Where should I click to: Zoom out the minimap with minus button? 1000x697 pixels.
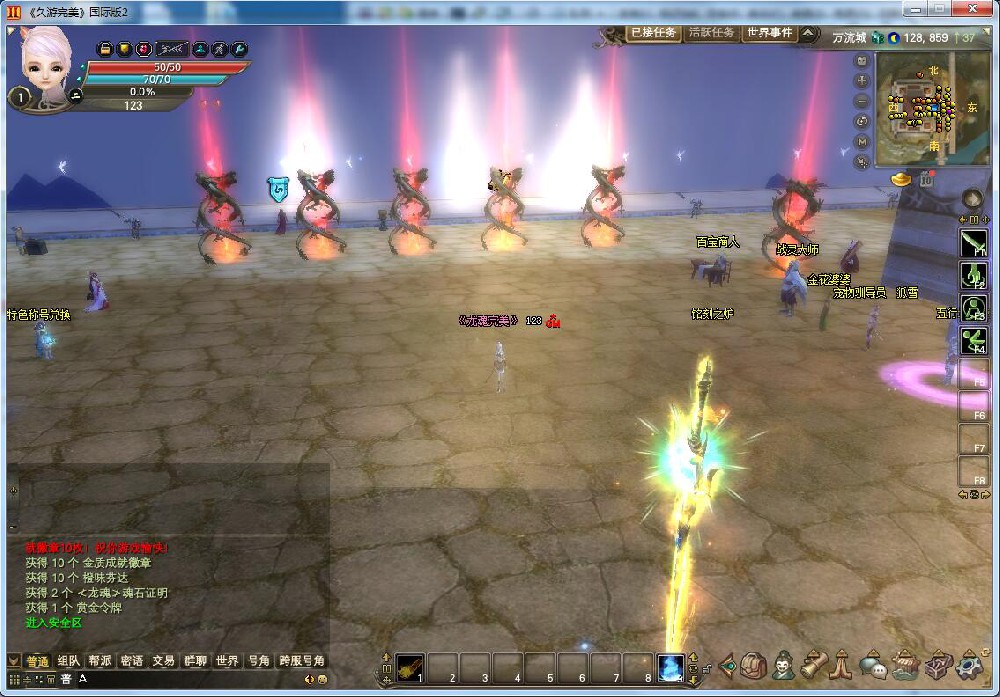[862, 101]
